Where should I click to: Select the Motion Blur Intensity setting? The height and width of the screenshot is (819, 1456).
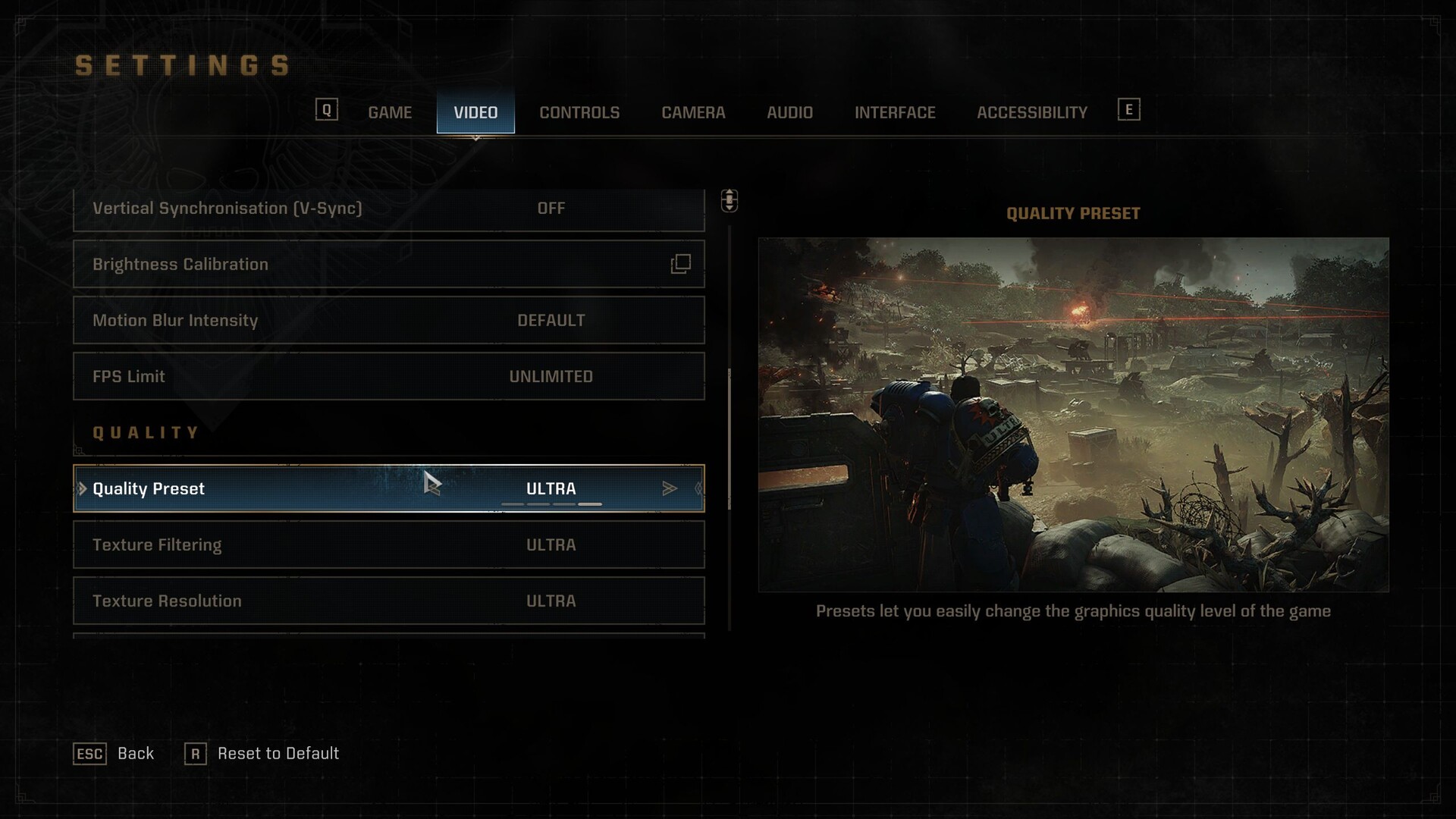[388, 320]
